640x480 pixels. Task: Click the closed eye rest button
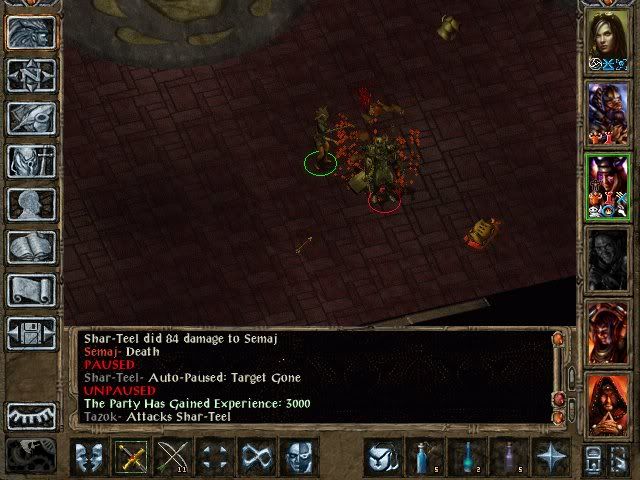[x=31, y=415]
